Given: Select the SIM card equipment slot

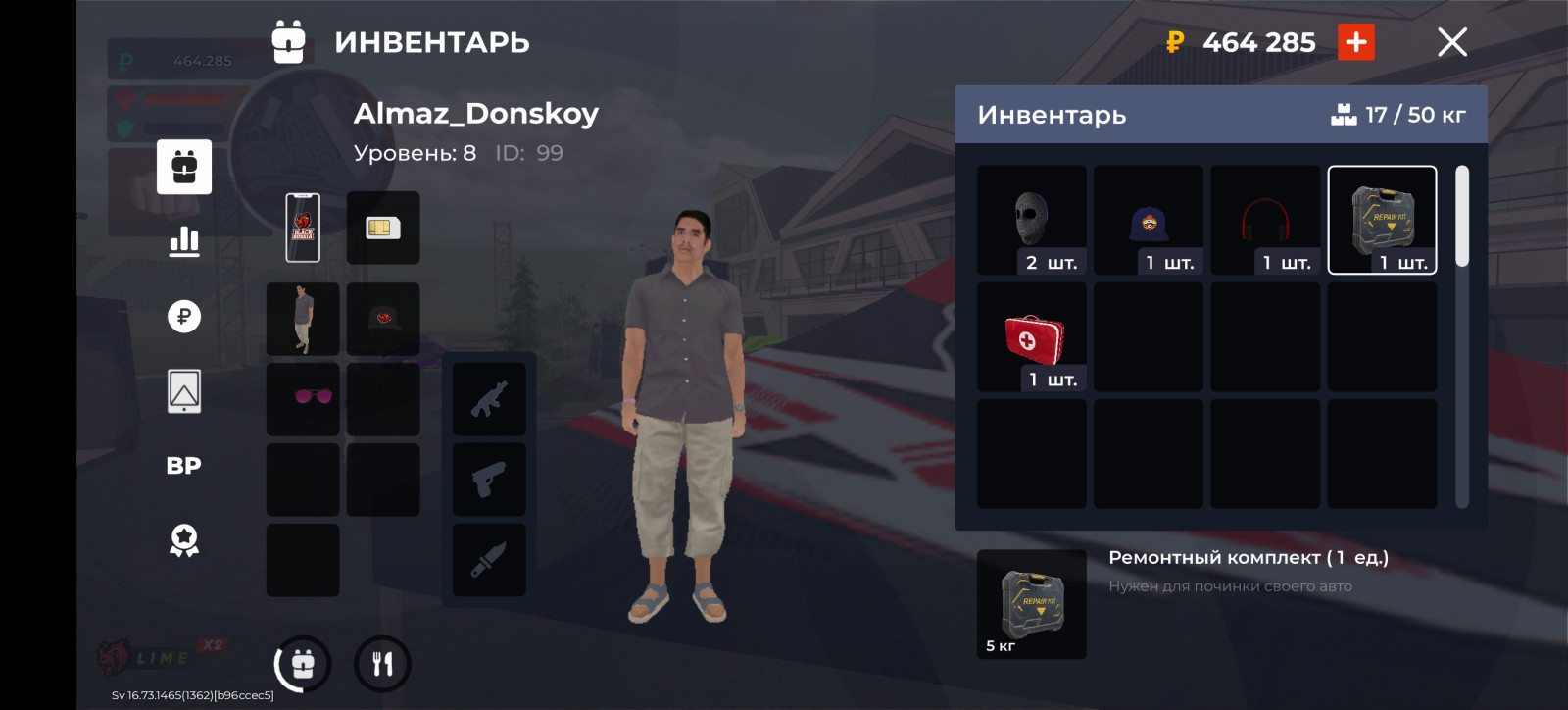Looking at the screenshot, I should 383,228.
